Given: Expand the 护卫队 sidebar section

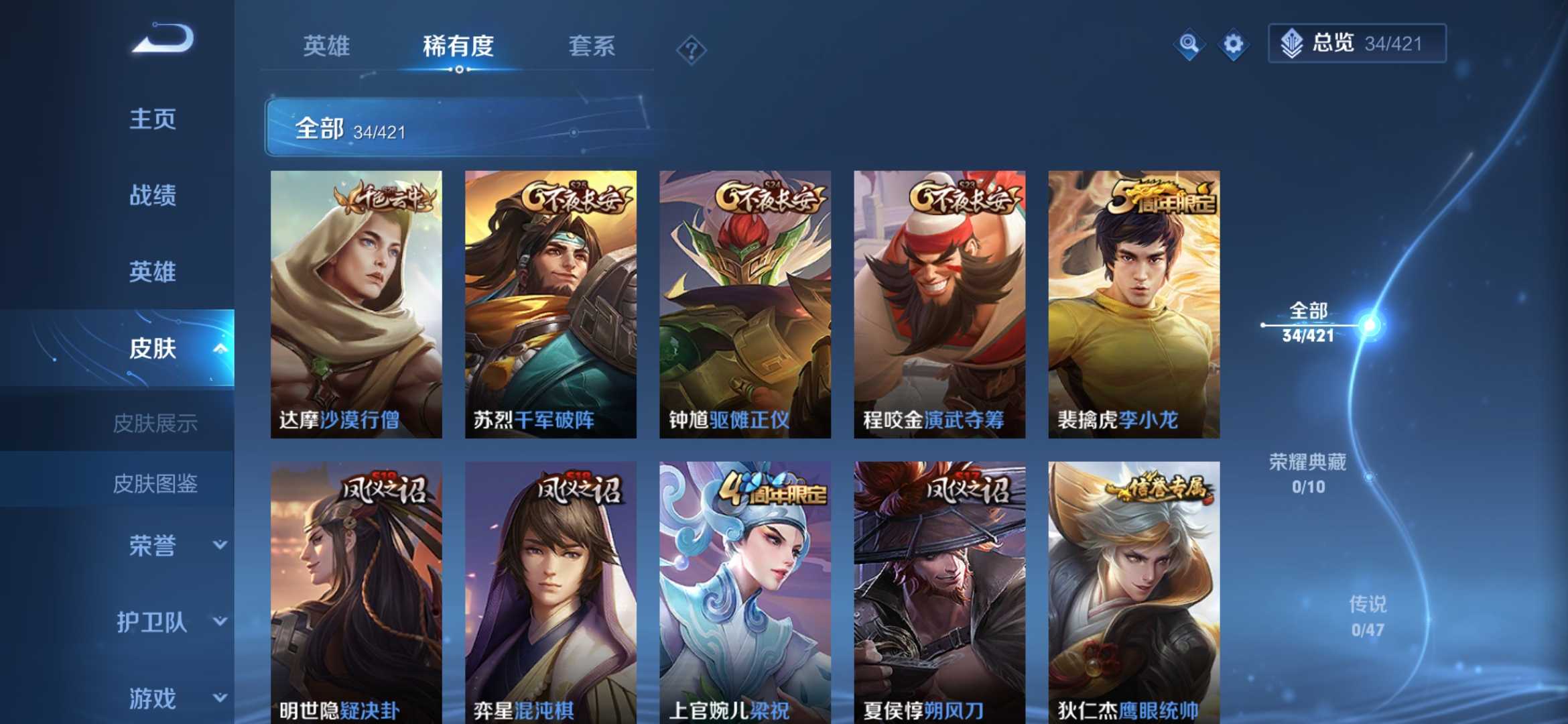Looking at the screenshot, I should [153, 622].
